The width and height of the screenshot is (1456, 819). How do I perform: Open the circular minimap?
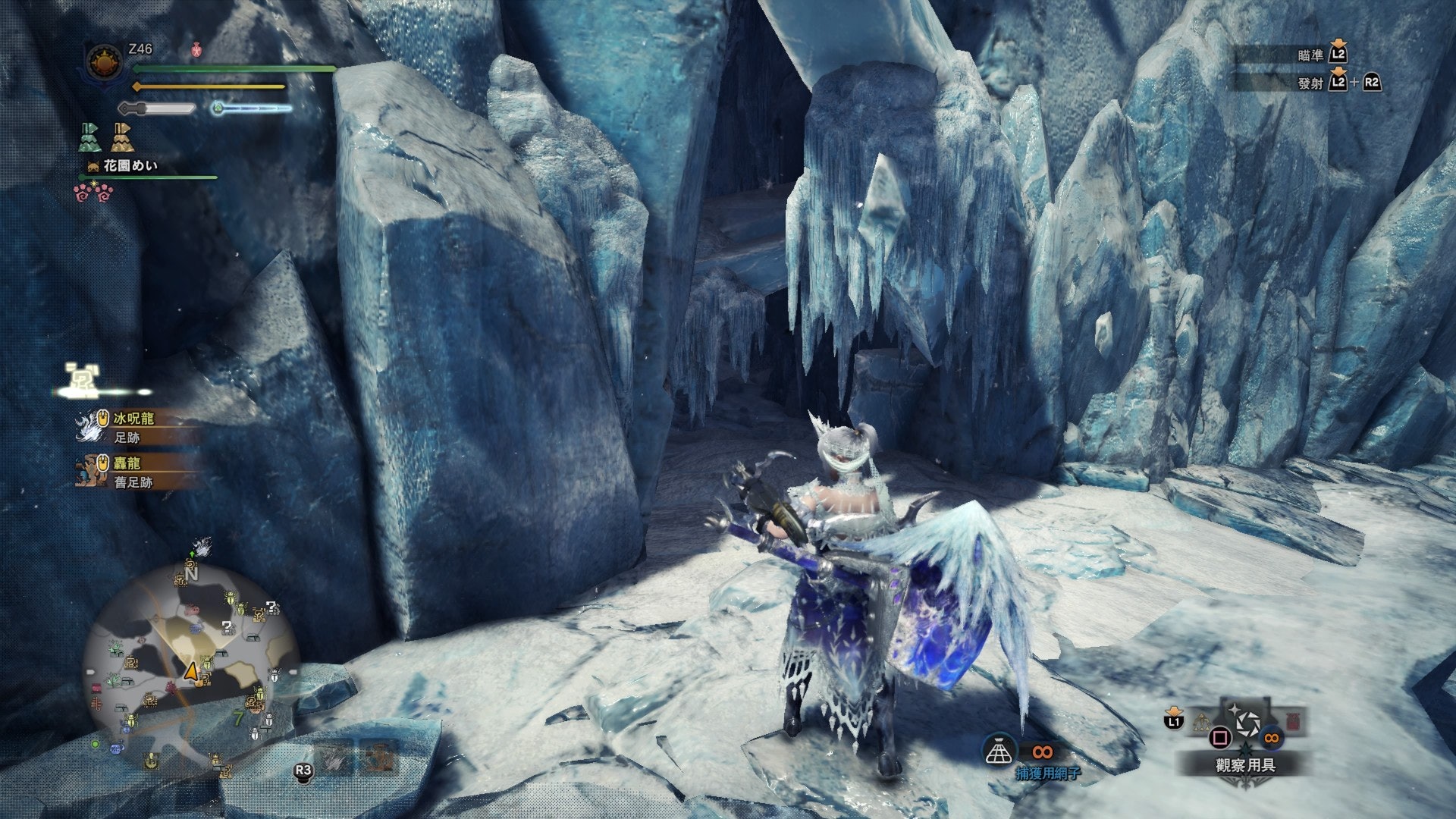pos(190,667)
